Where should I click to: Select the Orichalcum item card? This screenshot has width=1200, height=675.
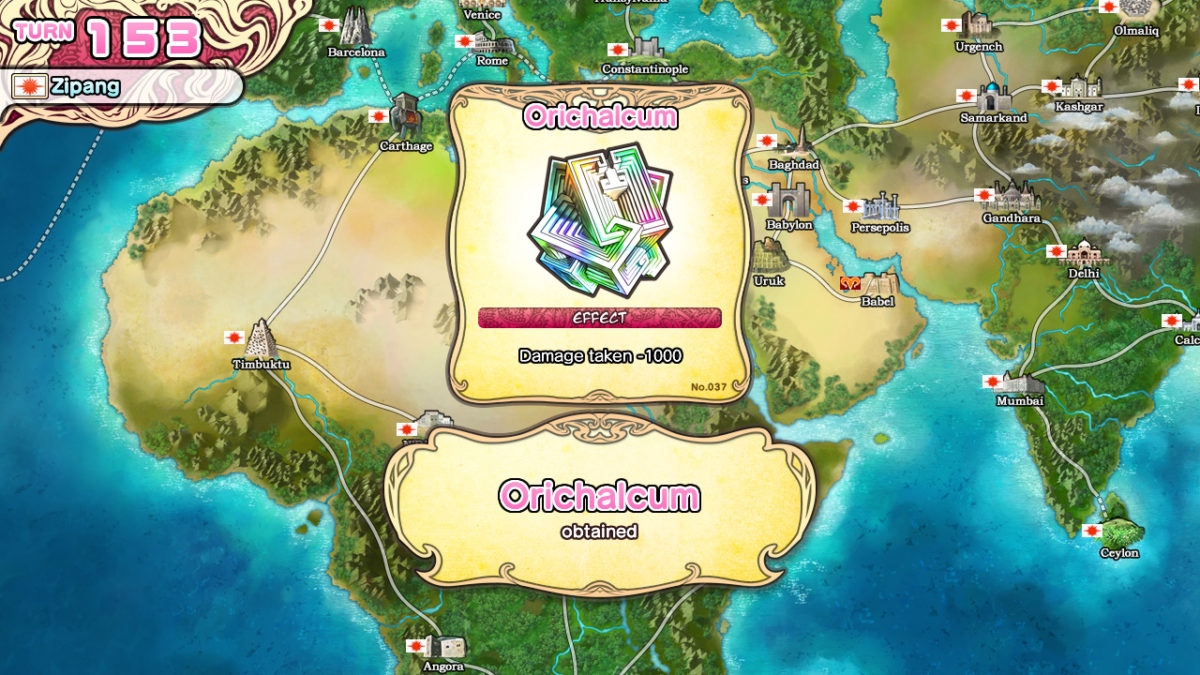[600, 240]
